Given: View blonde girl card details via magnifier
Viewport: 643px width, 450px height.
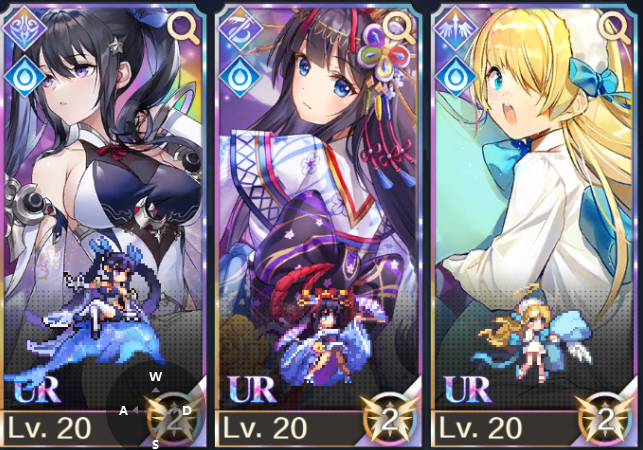Looking at the screenshot, I should pos(615,25).
